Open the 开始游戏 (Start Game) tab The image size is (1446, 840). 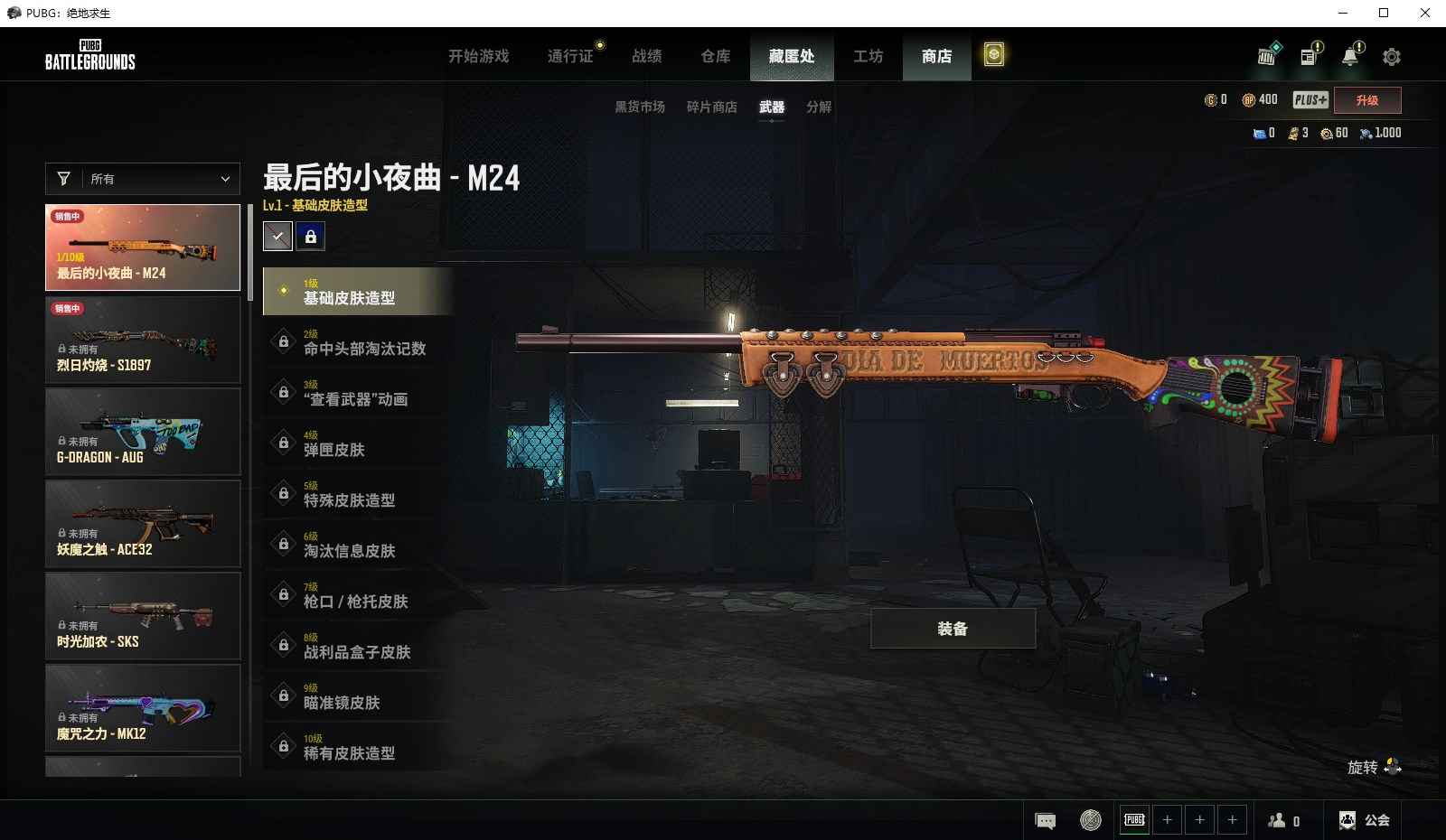pyautogui.click(x=478, y=56)
